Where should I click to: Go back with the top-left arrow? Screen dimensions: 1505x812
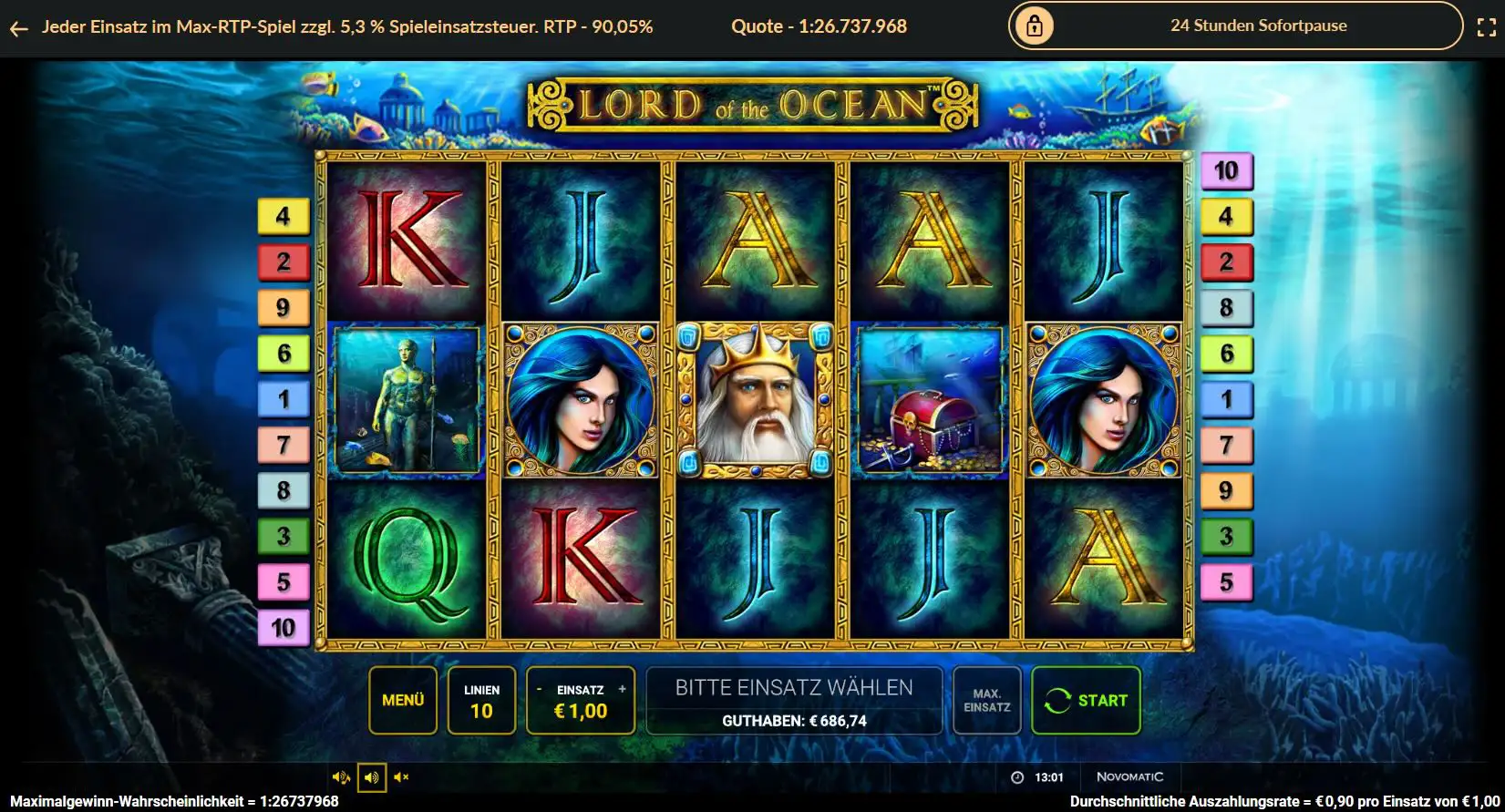click(18, 28)
